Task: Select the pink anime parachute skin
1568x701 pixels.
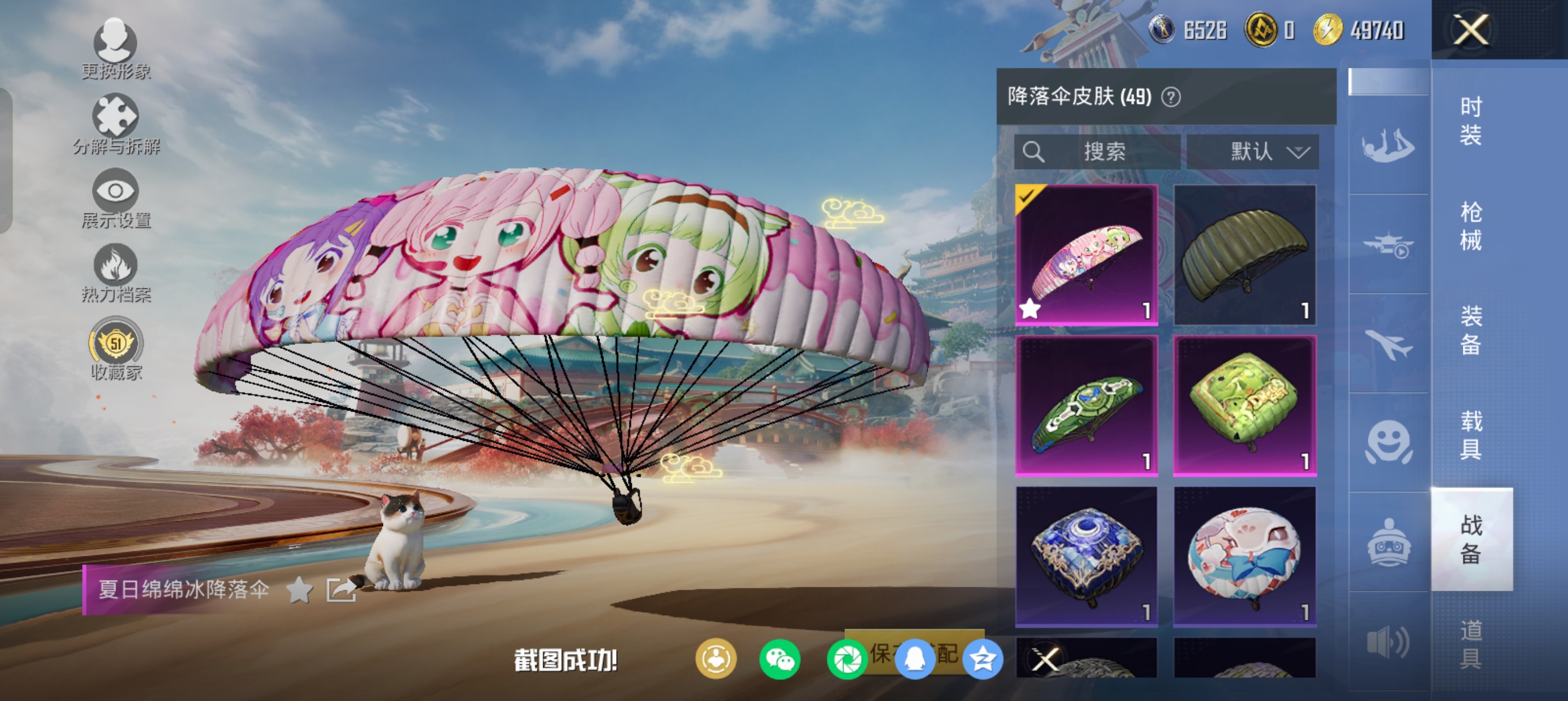Action: click(x=1087, y=255)
